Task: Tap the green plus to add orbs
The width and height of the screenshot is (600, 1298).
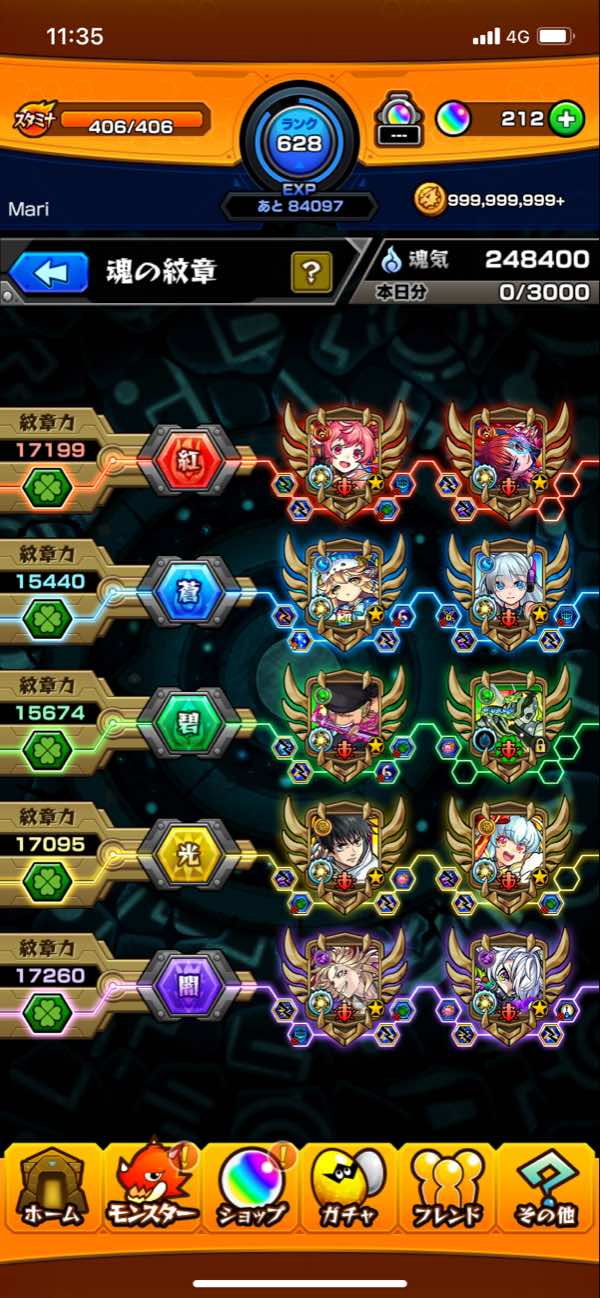Action: [566, 119]
